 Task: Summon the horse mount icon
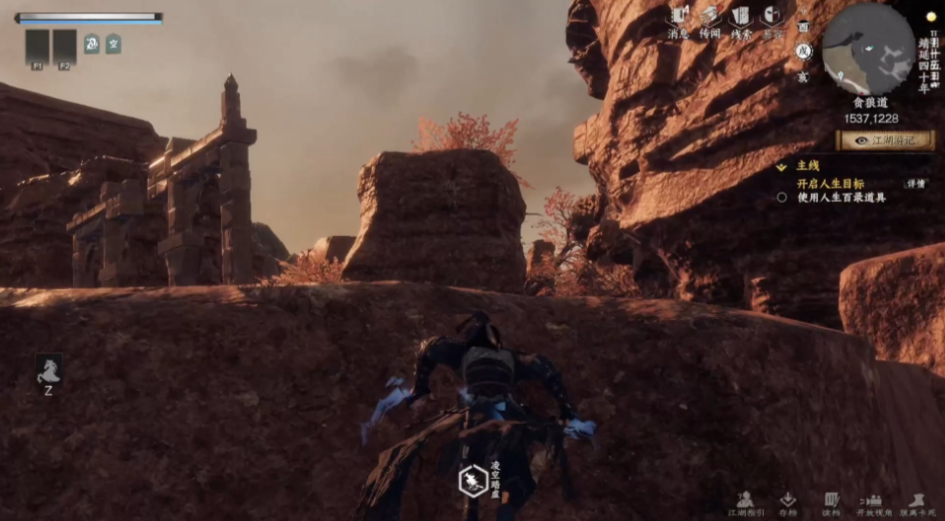pos(48,372)
